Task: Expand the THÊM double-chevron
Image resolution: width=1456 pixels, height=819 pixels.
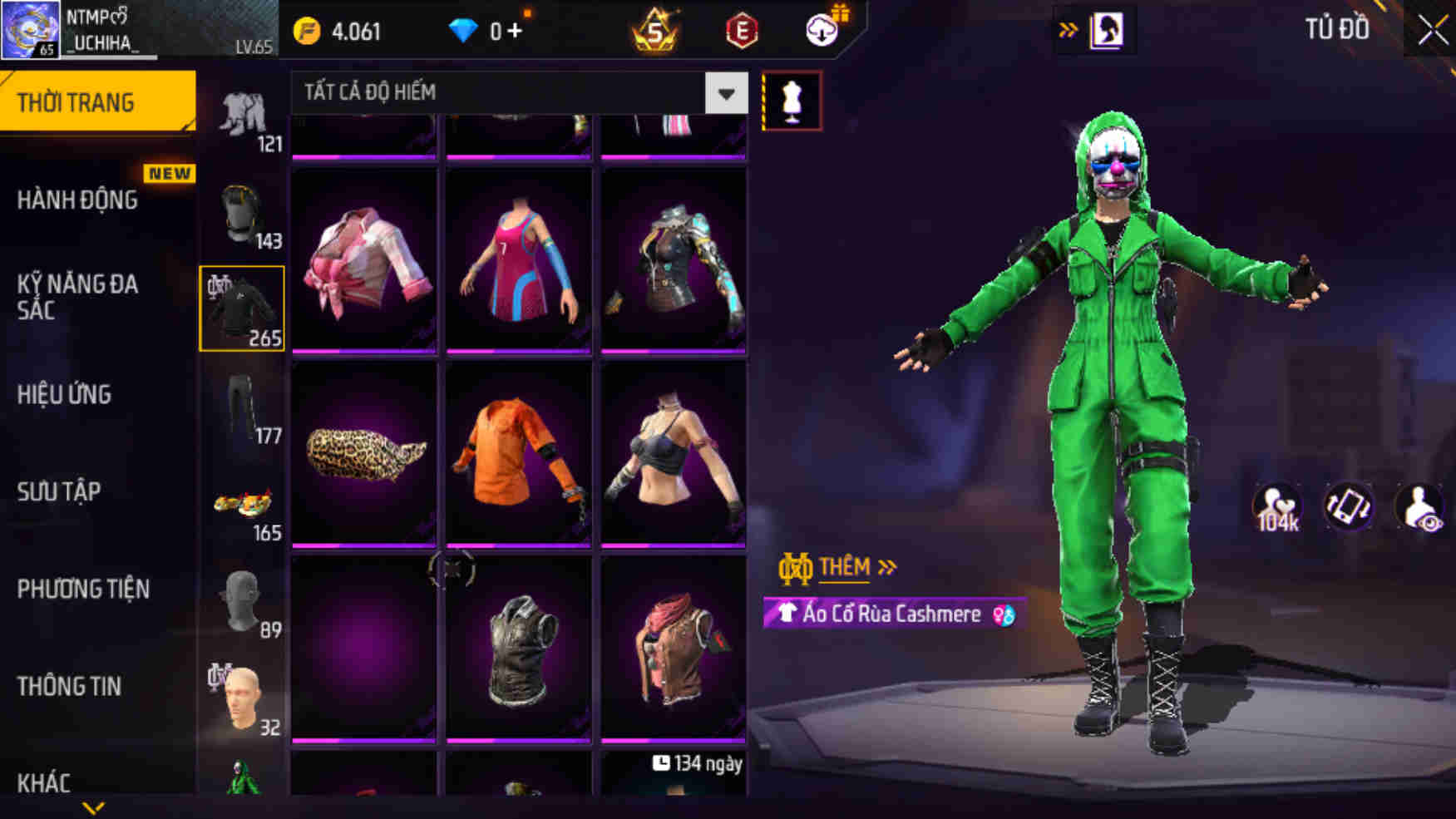Action: tap(886, 565)
